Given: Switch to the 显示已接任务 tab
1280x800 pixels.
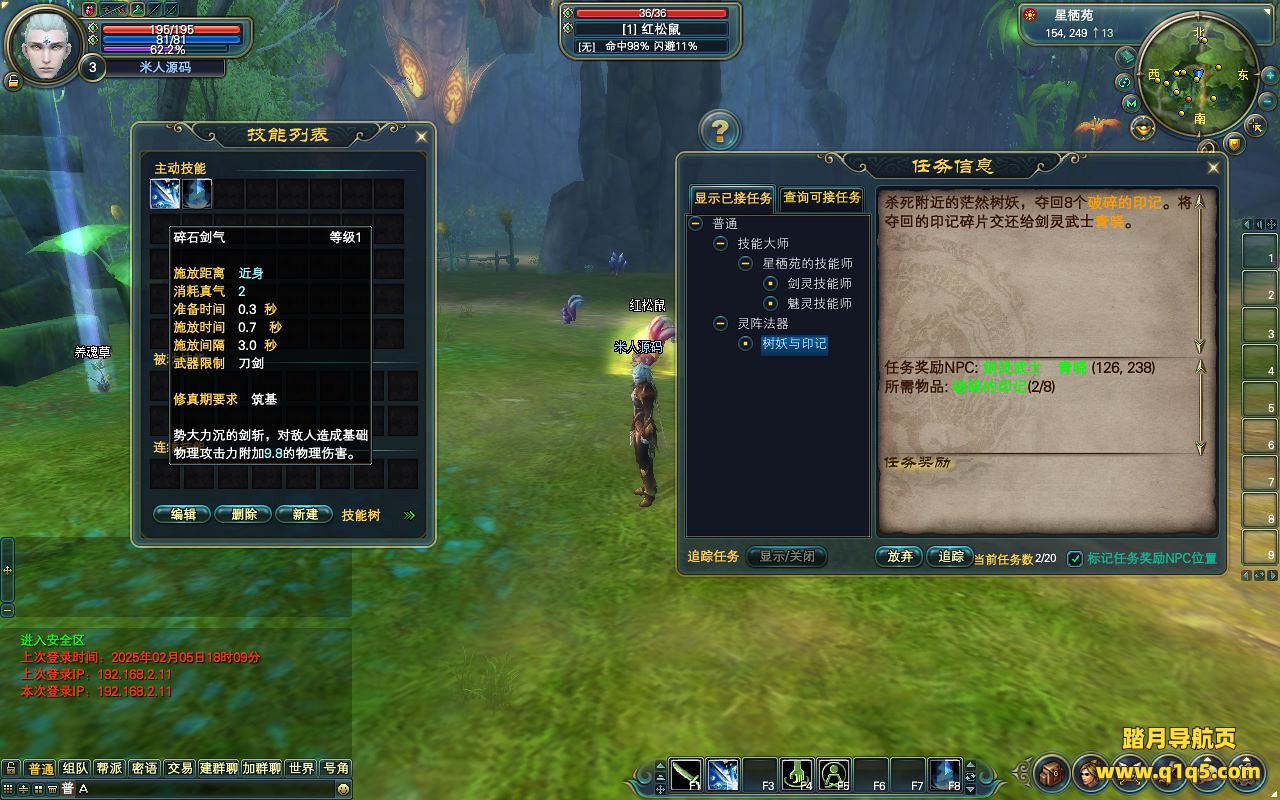Looking at the screenshot, I should pyautogui.click(x=733, y=198).
